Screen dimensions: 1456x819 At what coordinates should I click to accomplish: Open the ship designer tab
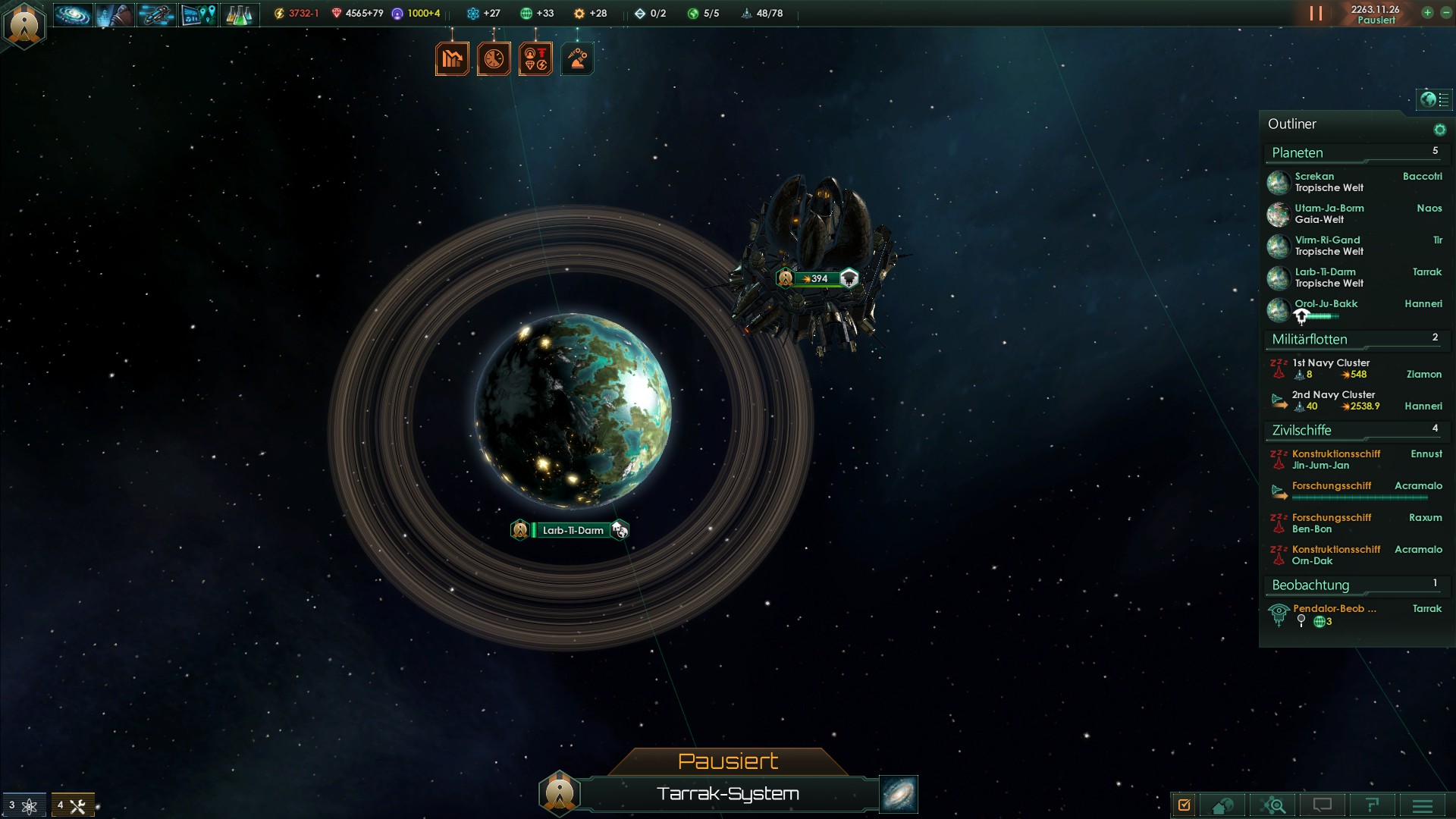(156, 14)
